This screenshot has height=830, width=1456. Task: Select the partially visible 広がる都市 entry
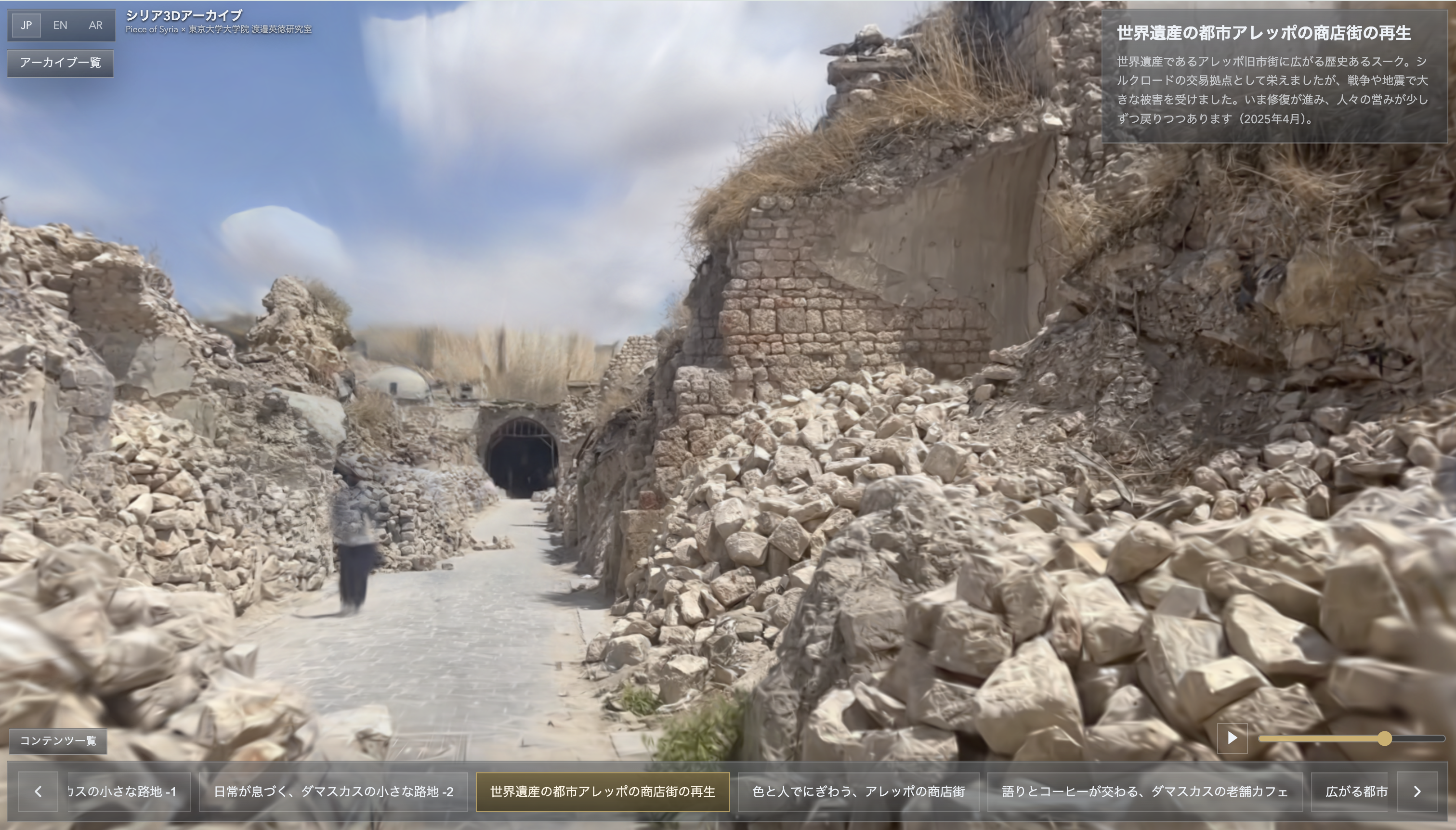1356,791
